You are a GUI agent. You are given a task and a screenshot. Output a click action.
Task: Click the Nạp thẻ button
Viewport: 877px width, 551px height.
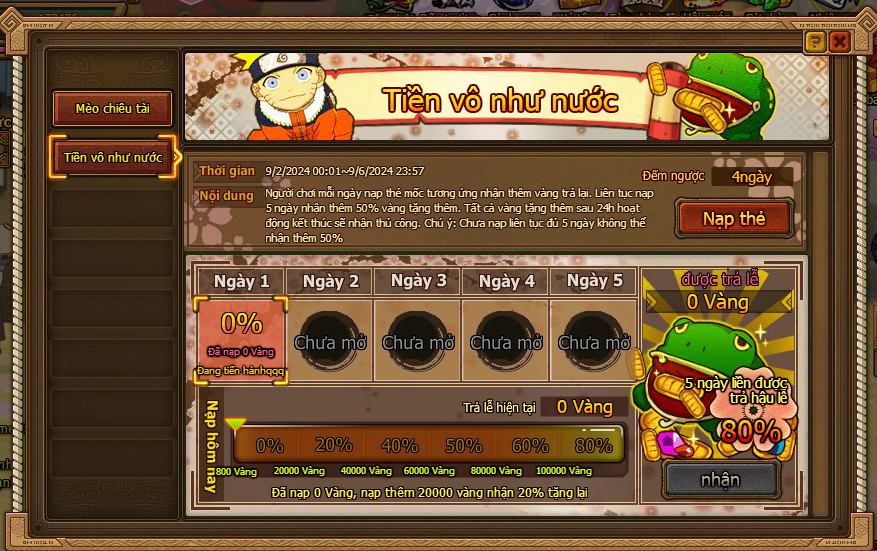tap(734, 219)
